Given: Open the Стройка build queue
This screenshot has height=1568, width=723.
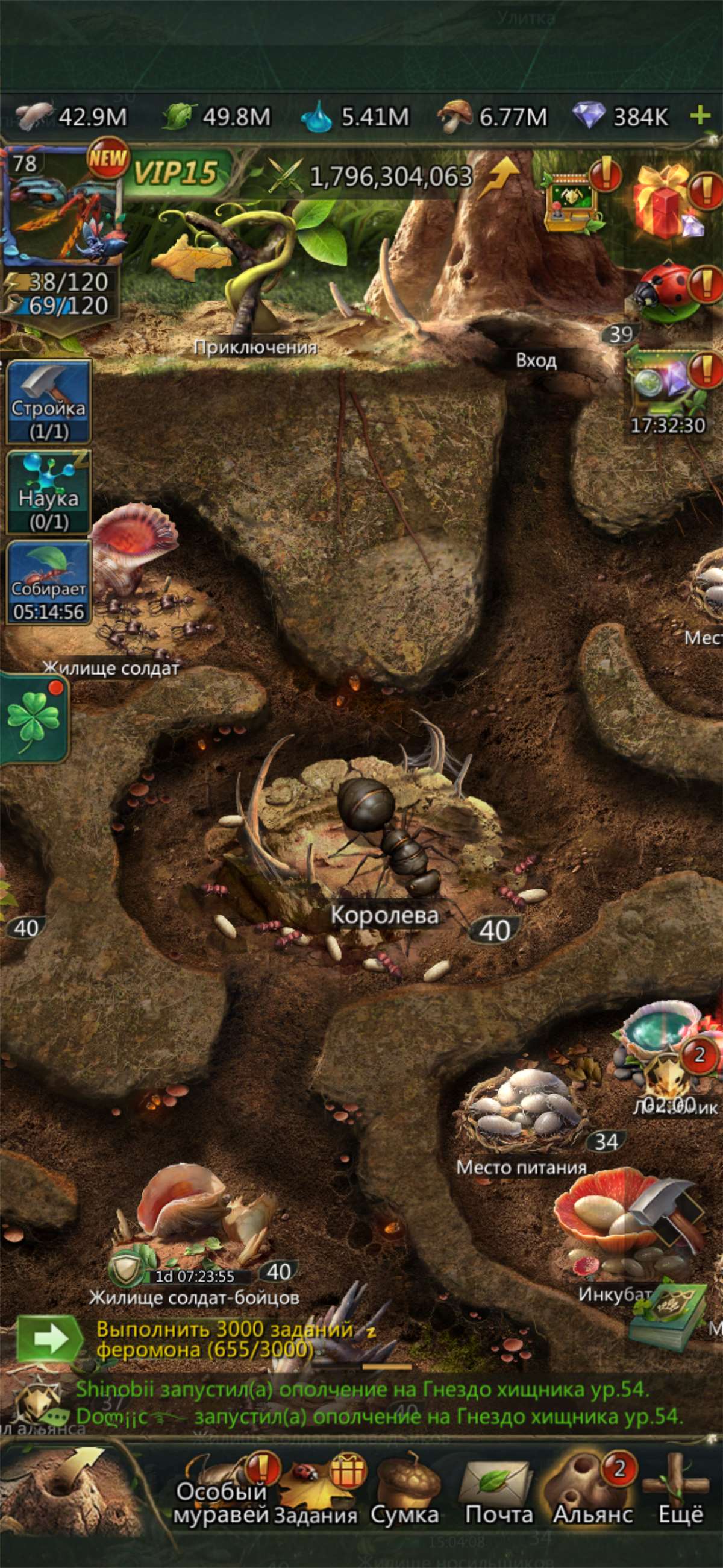Looking at the screenshot, I should tap(49, 401).
